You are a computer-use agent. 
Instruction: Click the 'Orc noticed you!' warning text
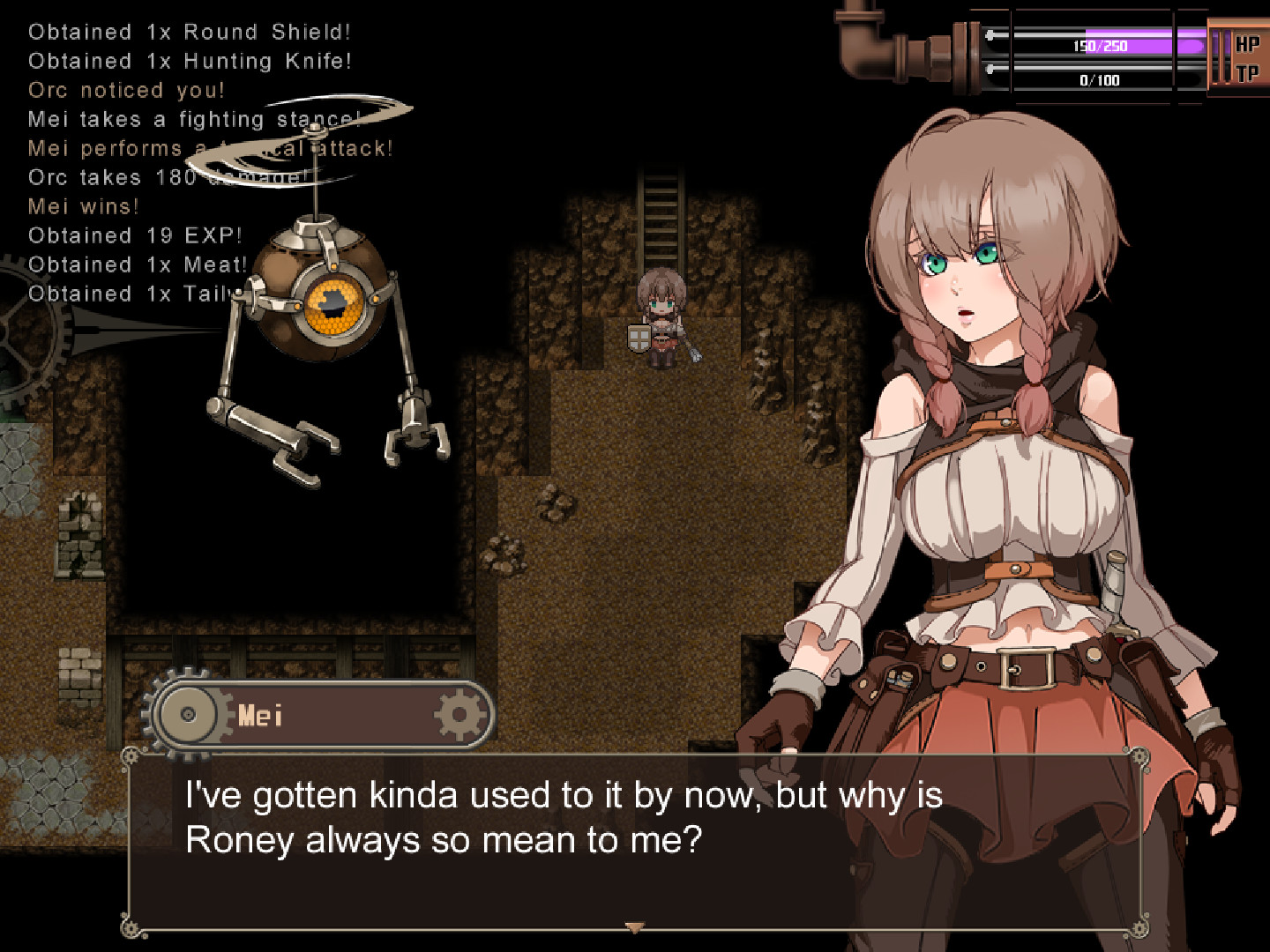click(x=126, y=90)
